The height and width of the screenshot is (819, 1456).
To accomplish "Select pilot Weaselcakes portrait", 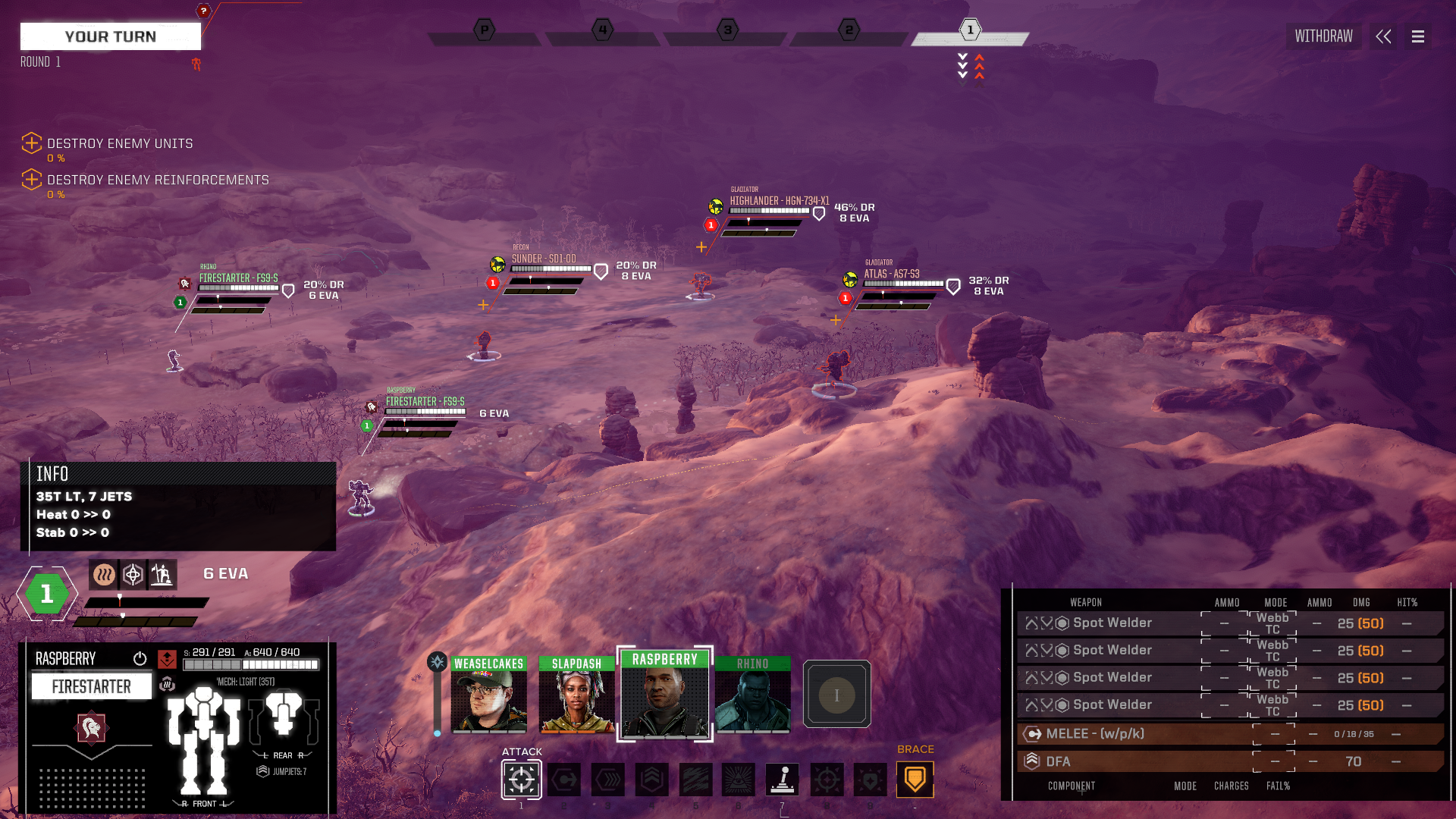I will (488, 695).
